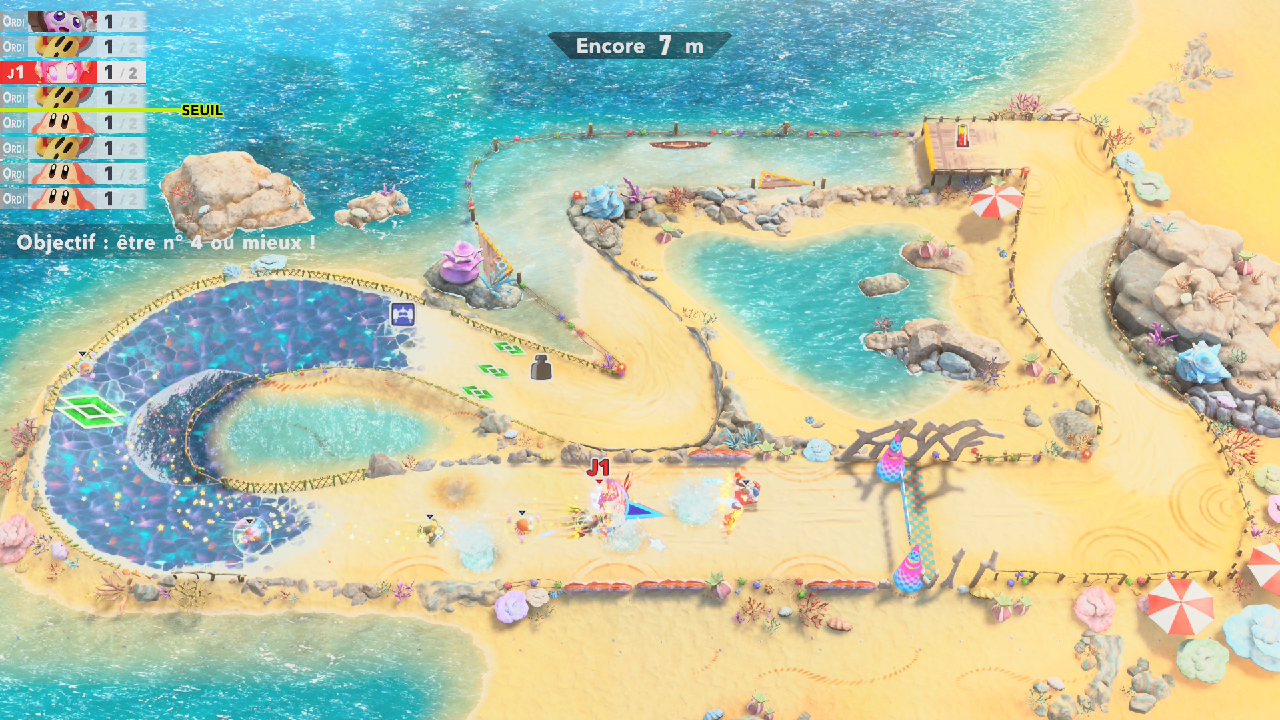1280x720 pixels.
Task: Select the top-ranked purple-eyed racer row
Action: (73, 20)
